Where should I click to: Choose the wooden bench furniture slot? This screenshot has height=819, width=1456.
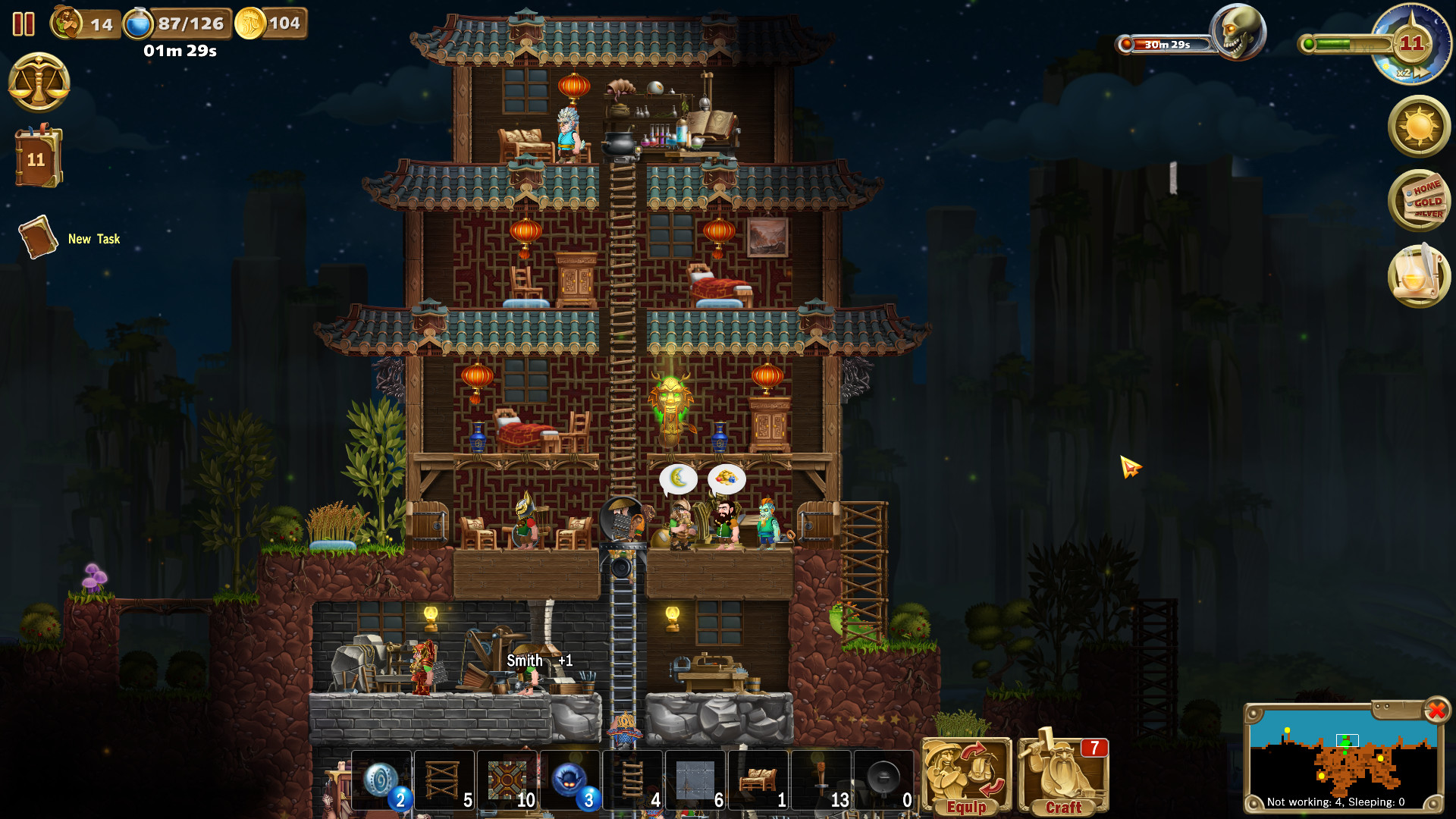click(758, 780)
